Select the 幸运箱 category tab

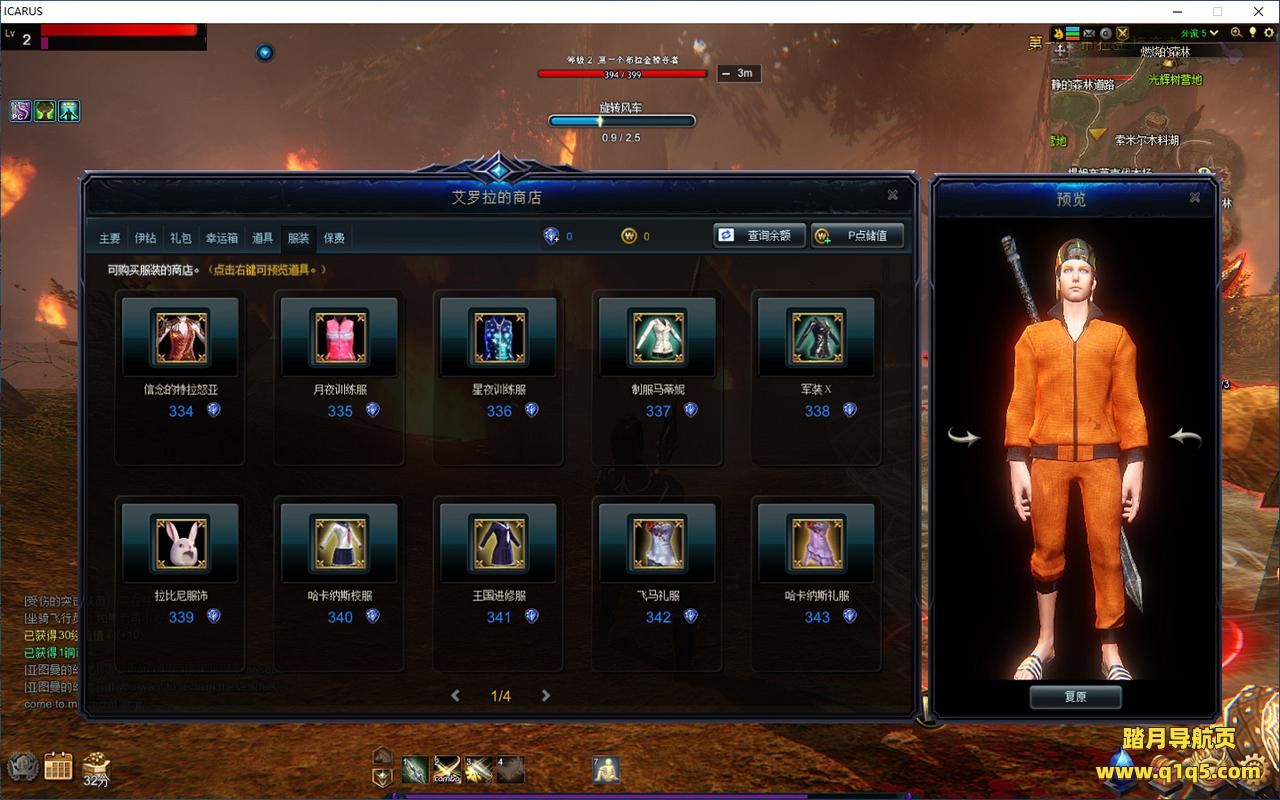click(x=222, y=238)
